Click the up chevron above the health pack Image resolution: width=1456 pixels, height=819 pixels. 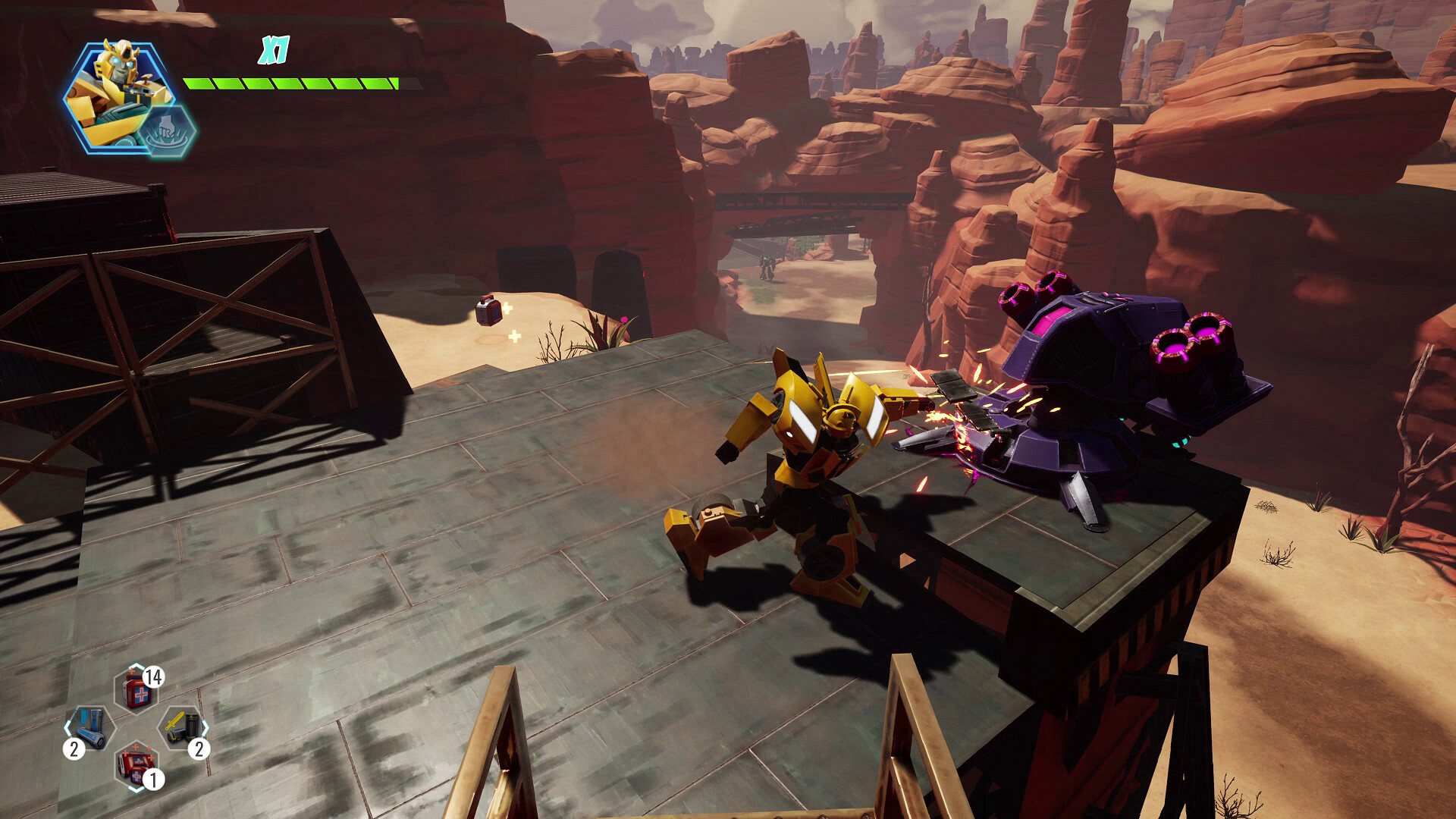[135, 666]
